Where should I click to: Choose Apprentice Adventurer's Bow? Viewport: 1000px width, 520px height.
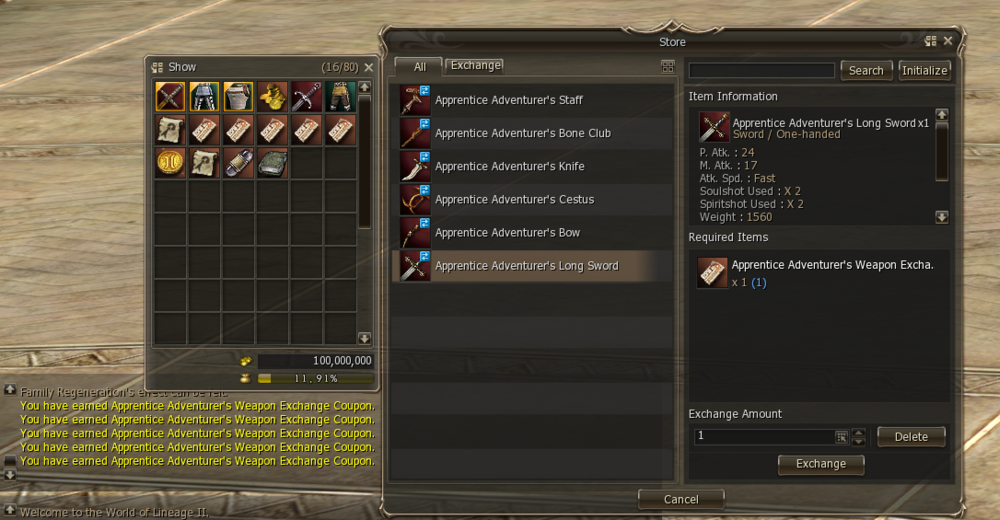[x=507, y=232]
